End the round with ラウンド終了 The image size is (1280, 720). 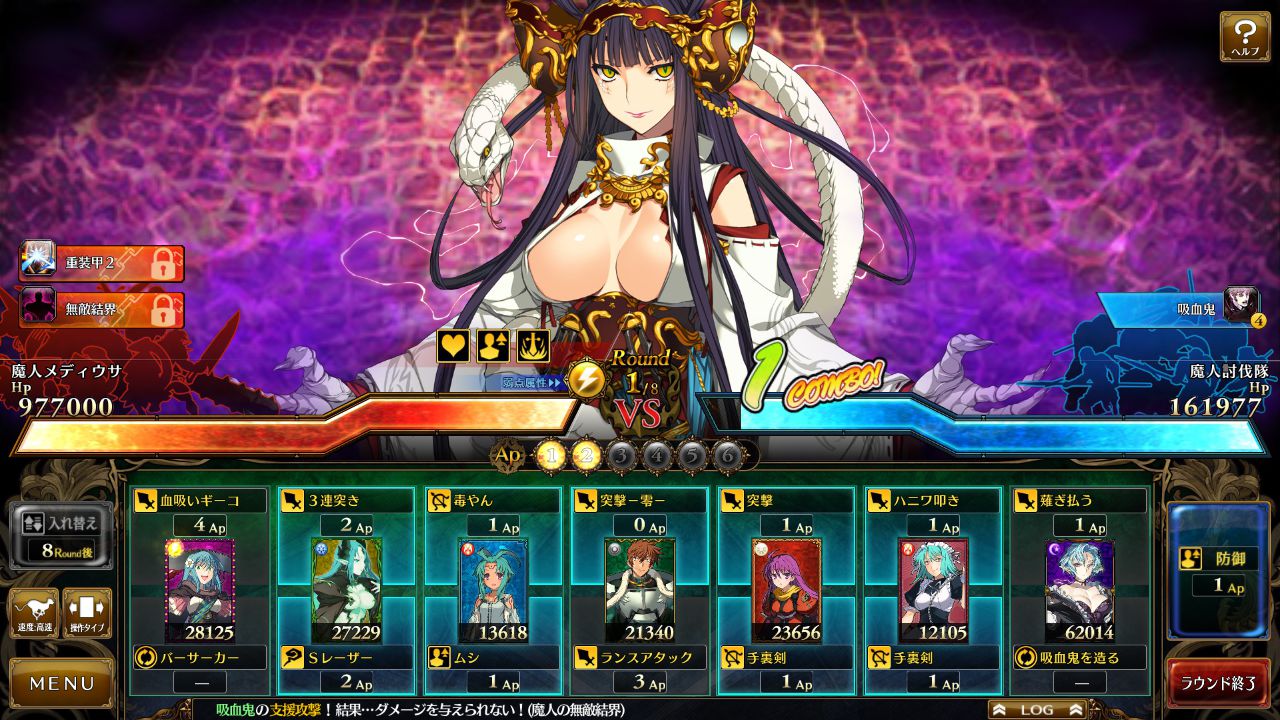pyautogui.click(x=1218, y=684)
